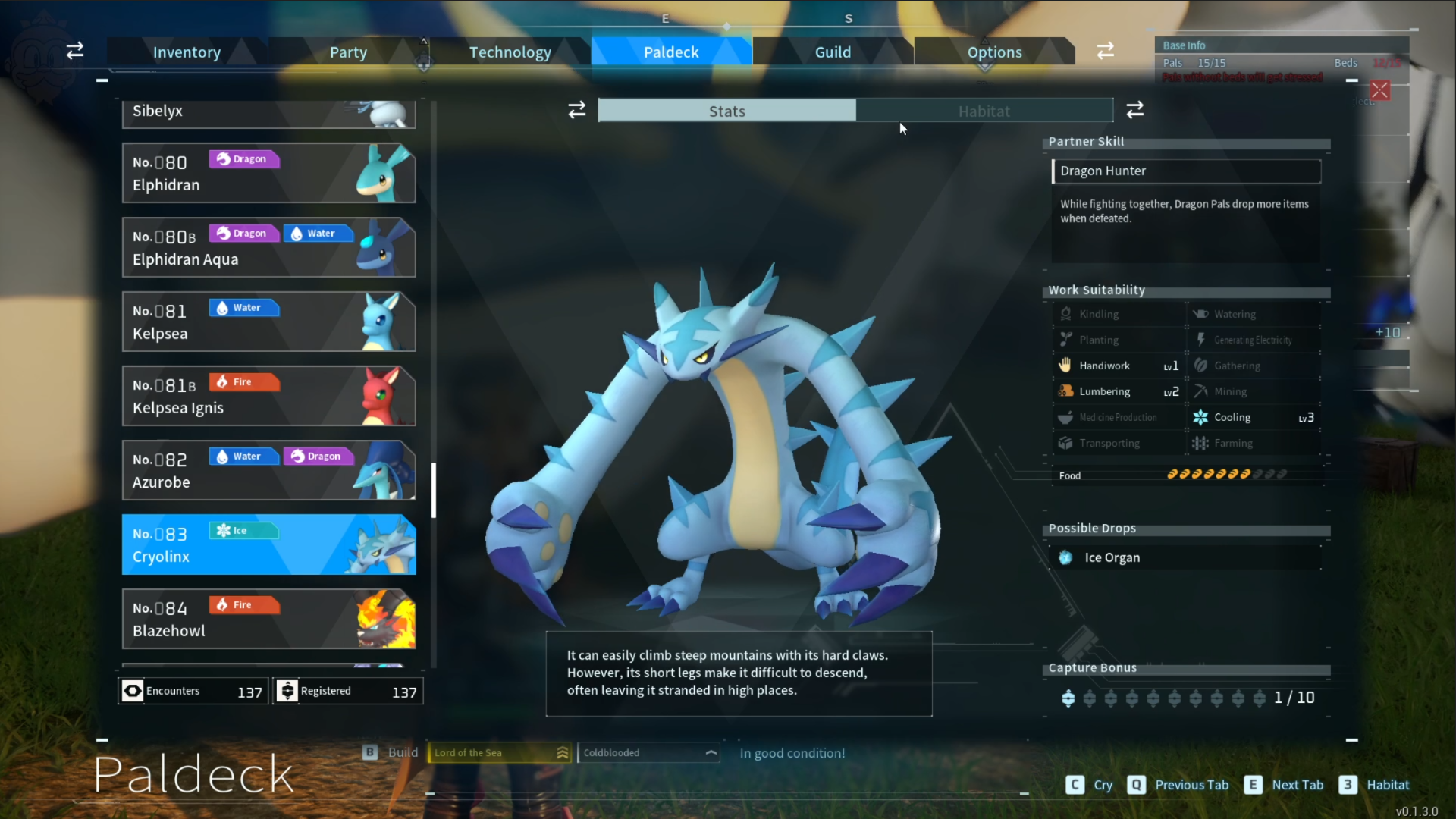Image resolution: width=1456 pixels, height=819 pixels.
Task: Select the Stats sub-tab
Action: (x=726, y=111)
